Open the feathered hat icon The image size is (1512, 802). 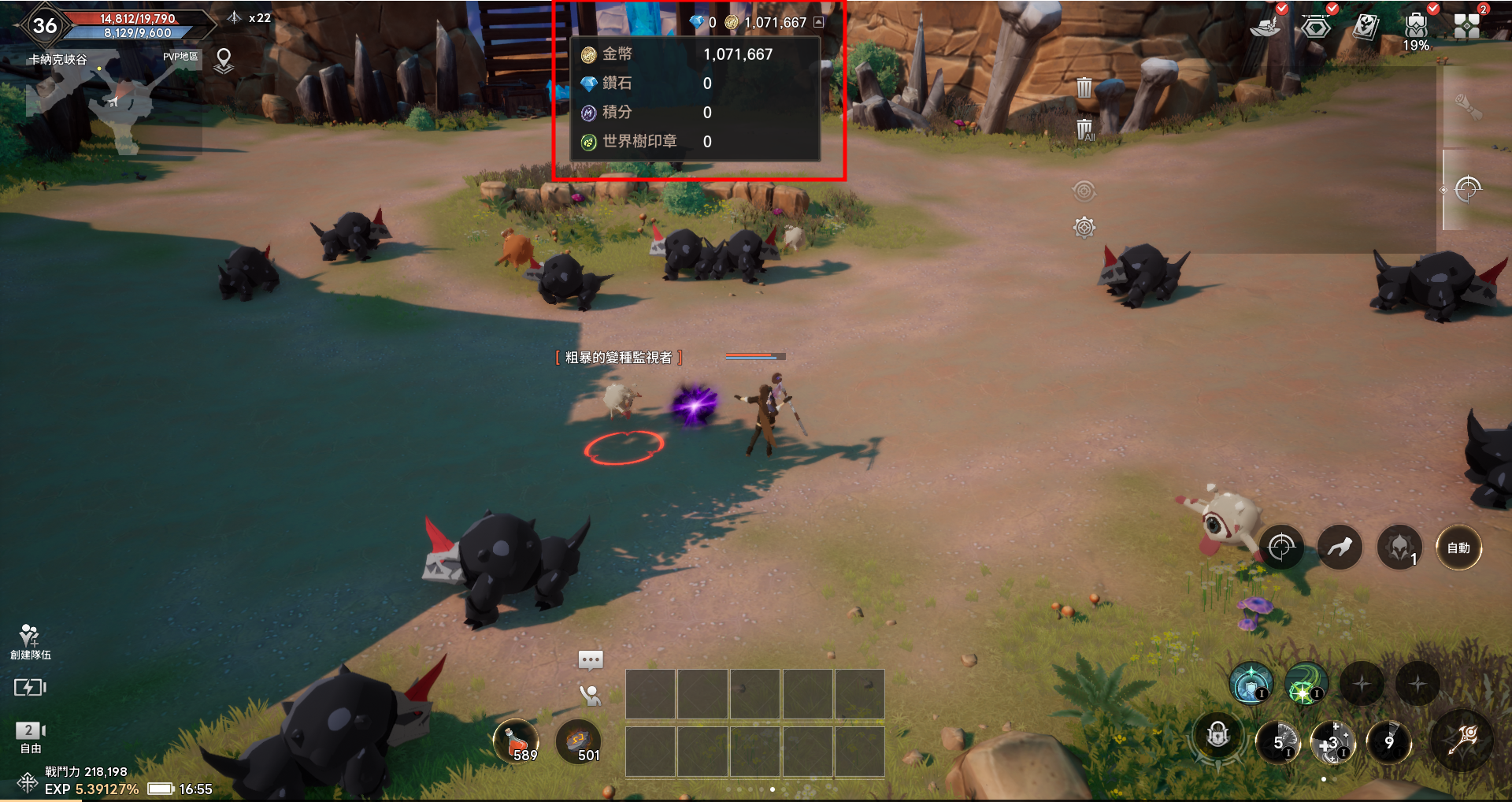coord(1266,27)
